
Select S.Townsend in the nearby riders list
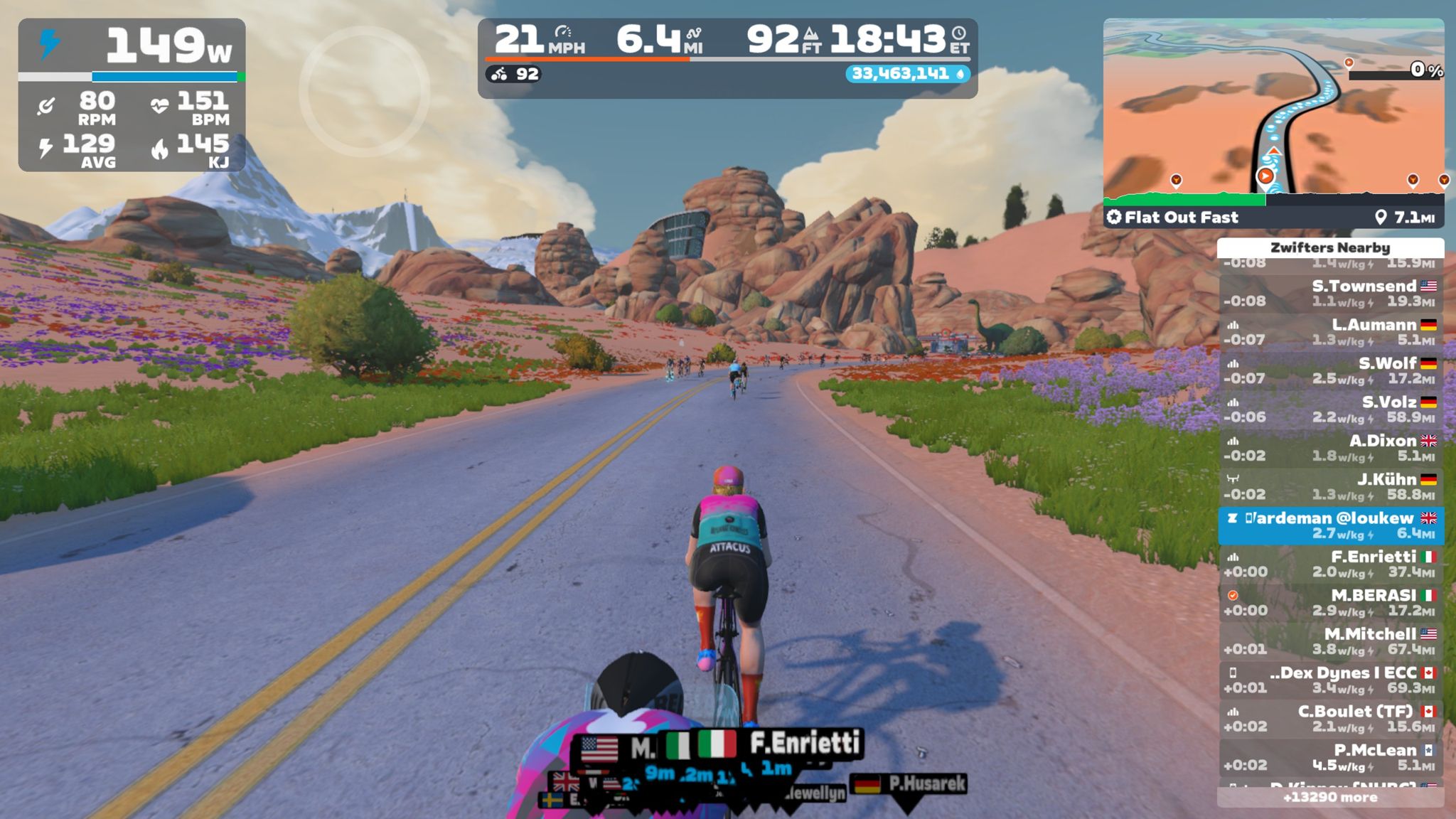1331,294
